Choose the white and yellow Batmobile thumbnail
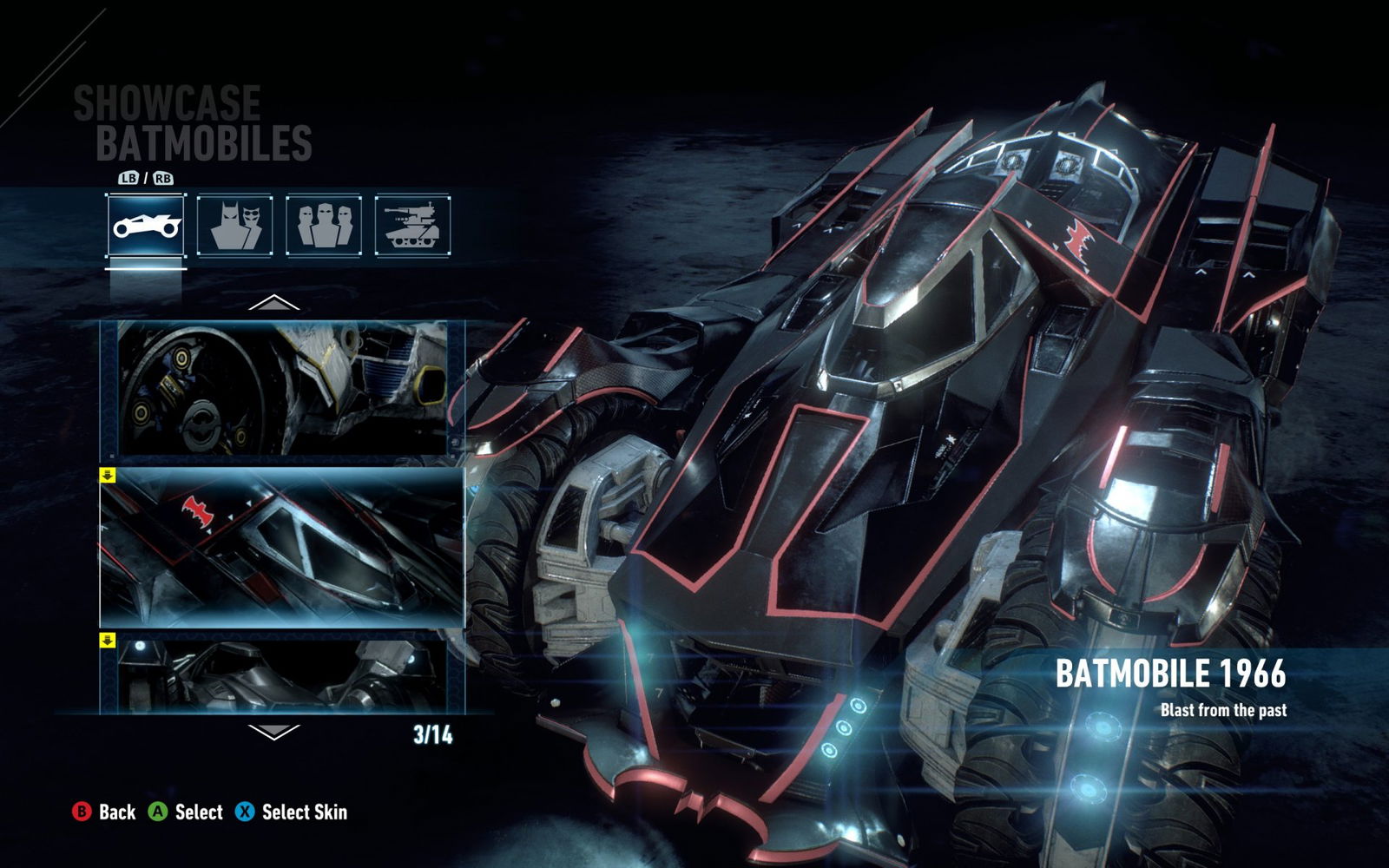The image size is (1389, 868). pyautogui.click(x=283, y=388)
